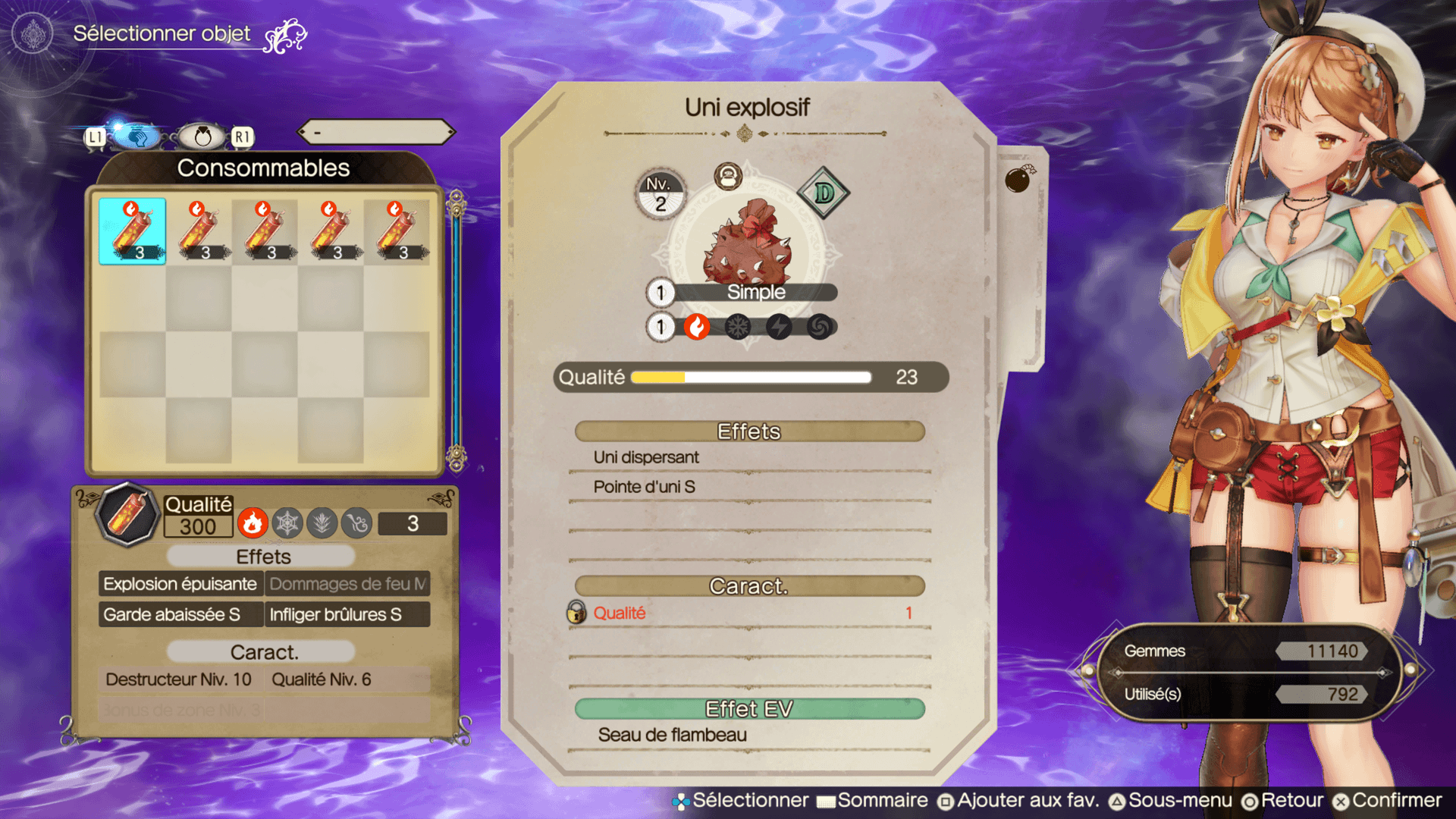This screenshot has height=819, width=1456.
Task: Open the item filter field showing a dash
Action: (377, 133)
